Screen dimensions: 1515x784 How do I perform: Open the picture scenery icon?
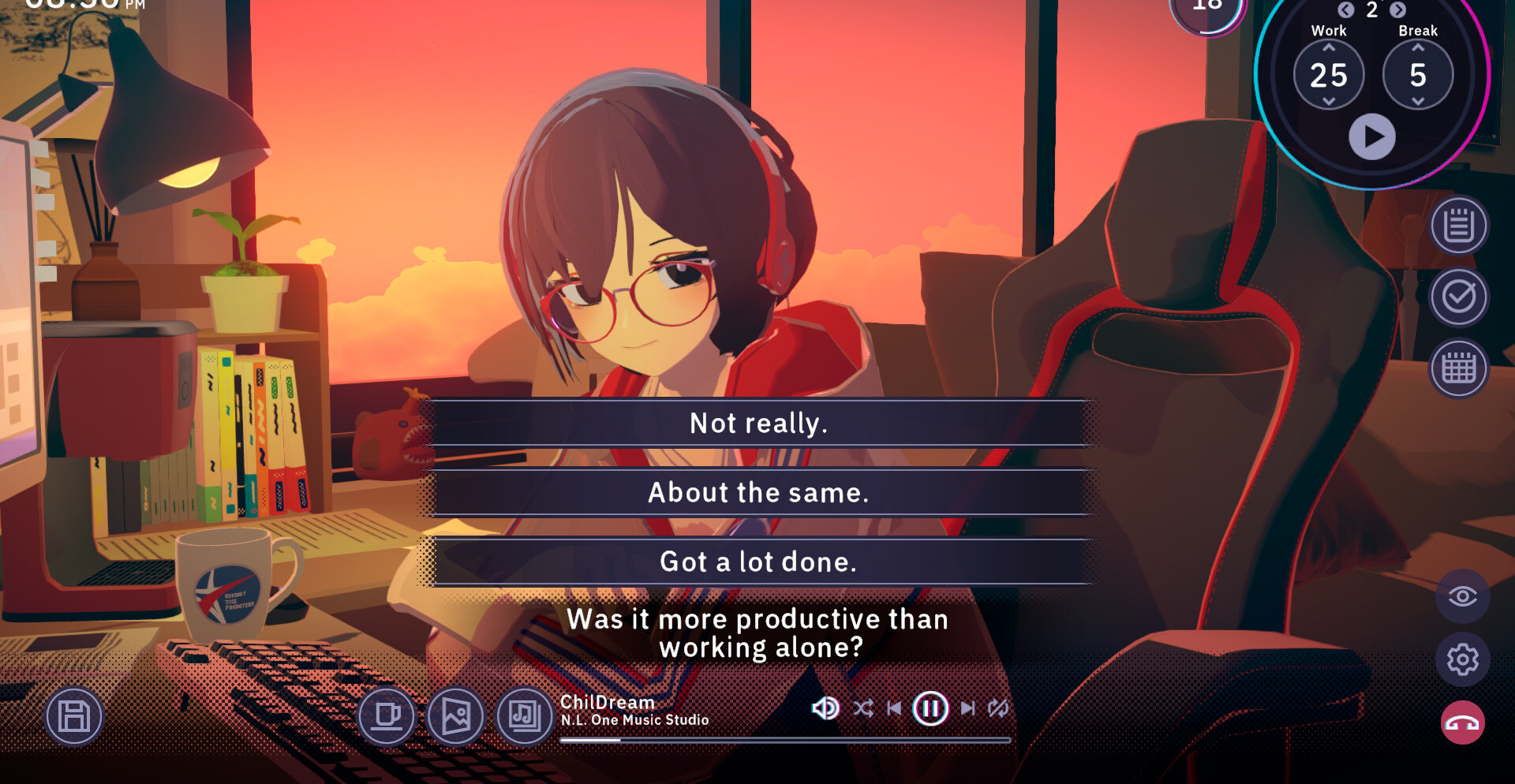coord(456,716)
